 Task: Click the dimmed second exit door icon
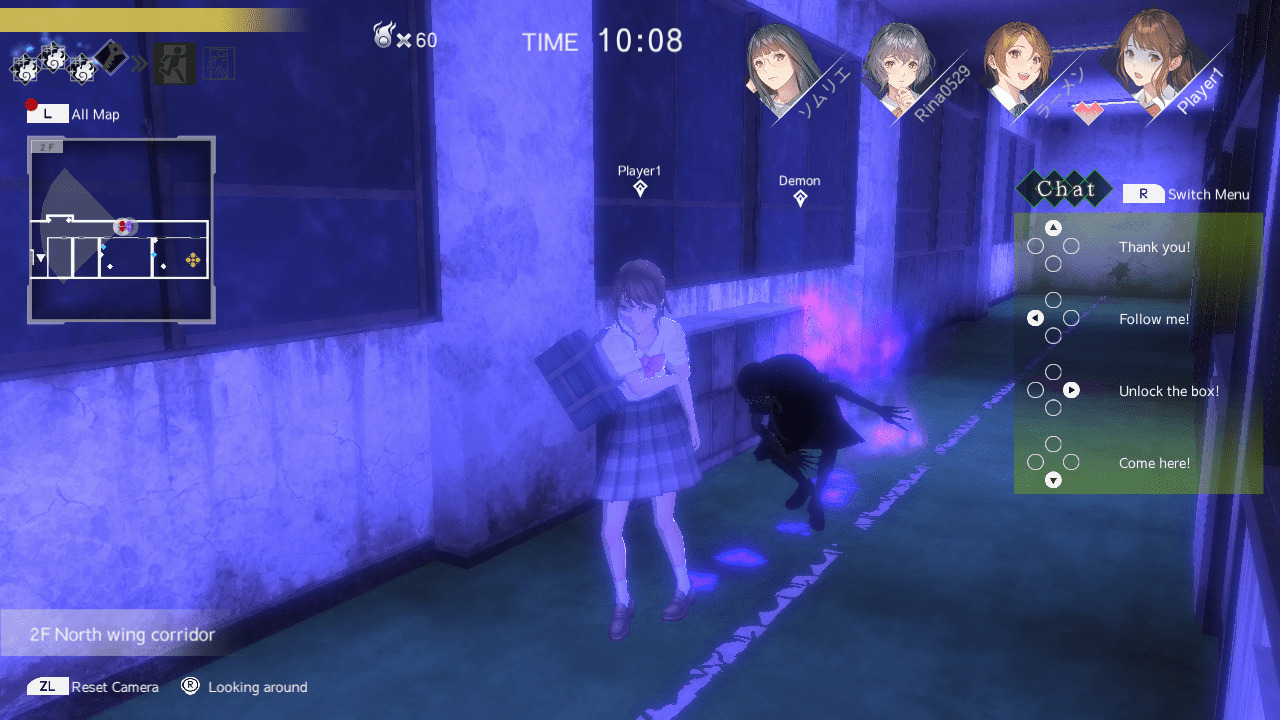218,63
